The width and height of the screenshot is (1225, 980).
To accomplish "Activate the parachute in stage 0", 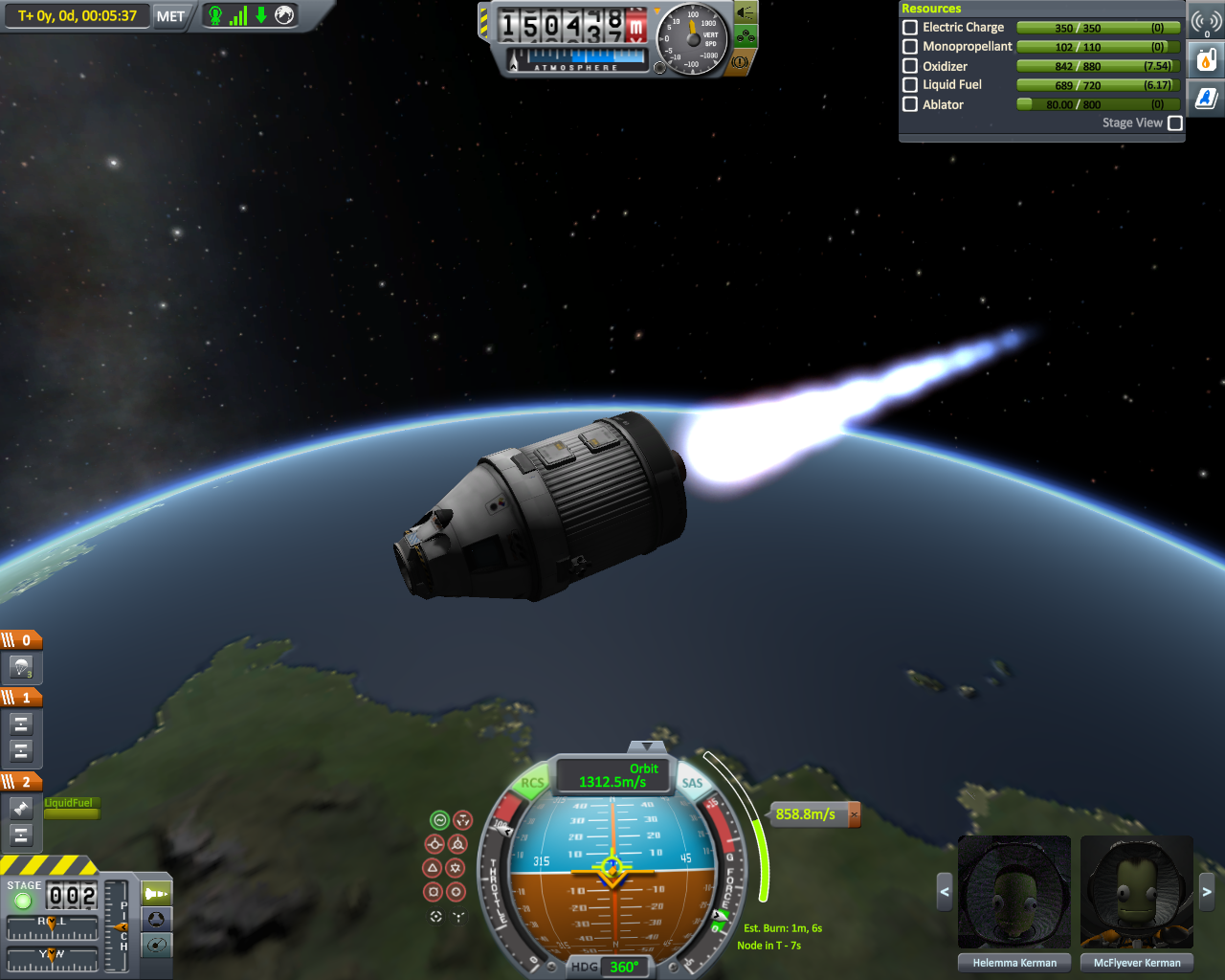I will 21,667.
